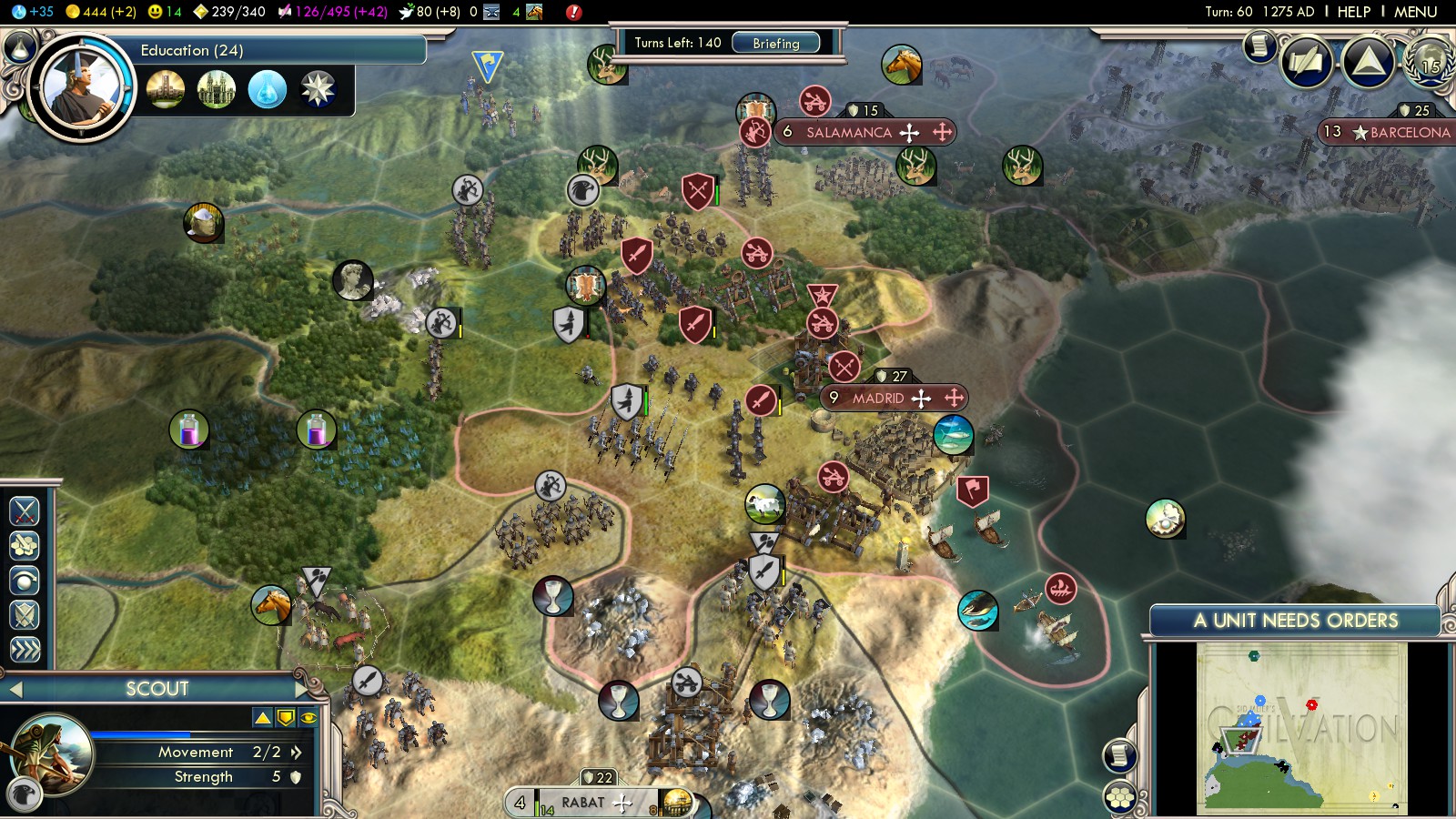Click the leader portrait tech tree button
The image size is (1456, 819).
(x=82, y=88)
